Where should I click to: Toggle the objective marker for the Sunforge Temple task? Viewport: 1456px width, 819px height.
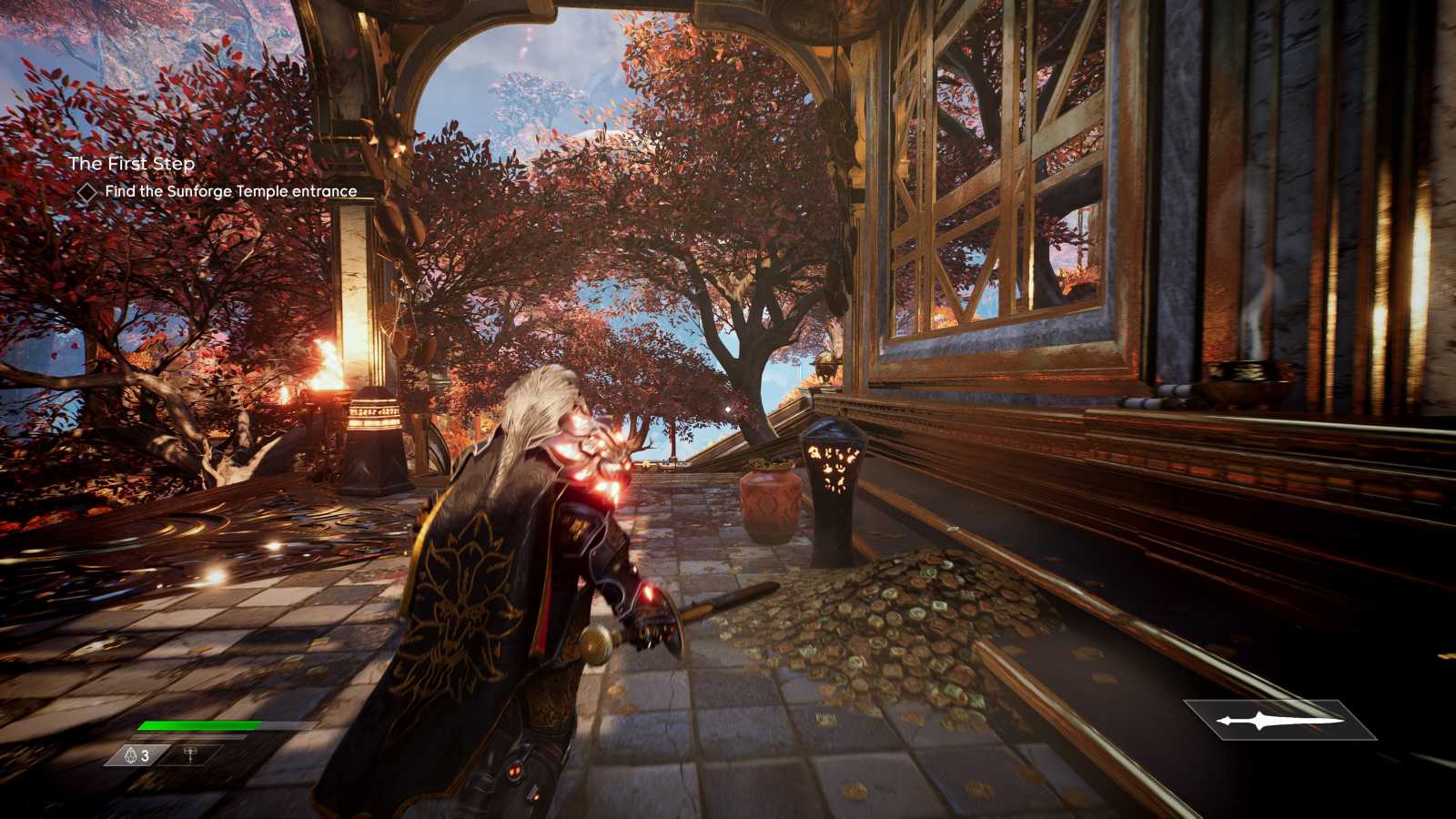click(x=89, y=192)
